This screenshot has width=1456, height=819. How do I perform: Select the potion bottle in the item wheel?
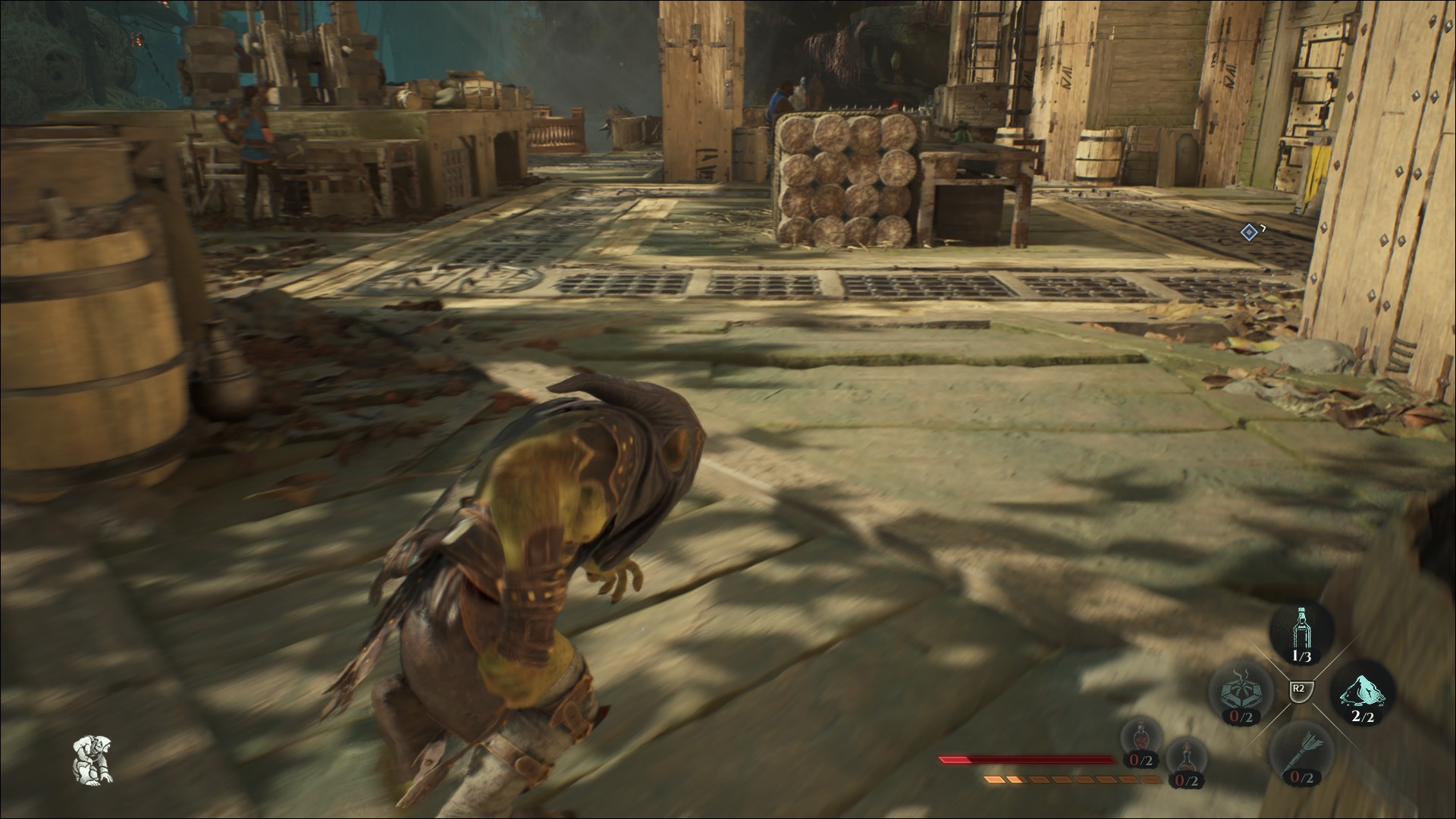point(1302,627)
